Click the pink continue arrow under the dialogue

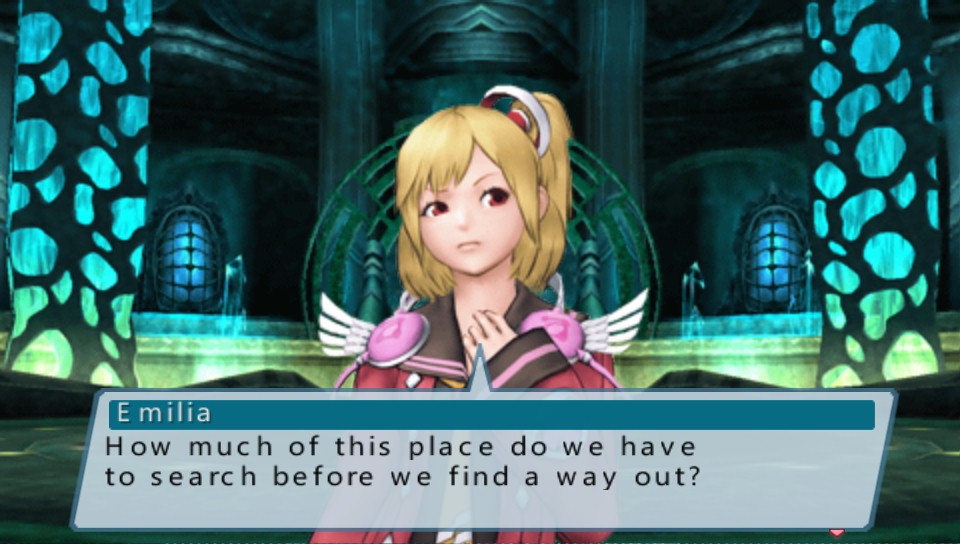pyautogui.click(x=837, y=532)
